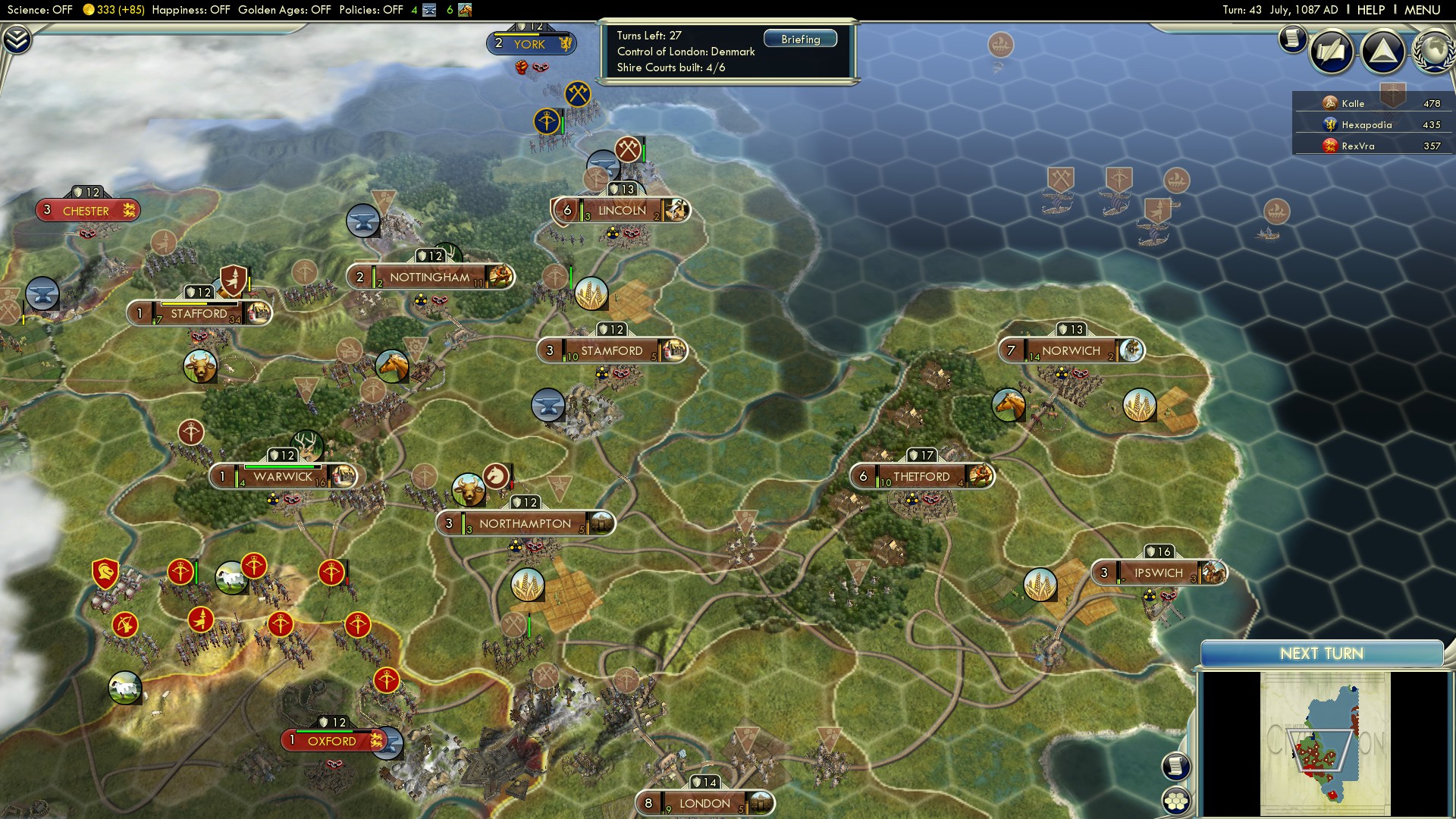Open the London city banner

[704, 803]
